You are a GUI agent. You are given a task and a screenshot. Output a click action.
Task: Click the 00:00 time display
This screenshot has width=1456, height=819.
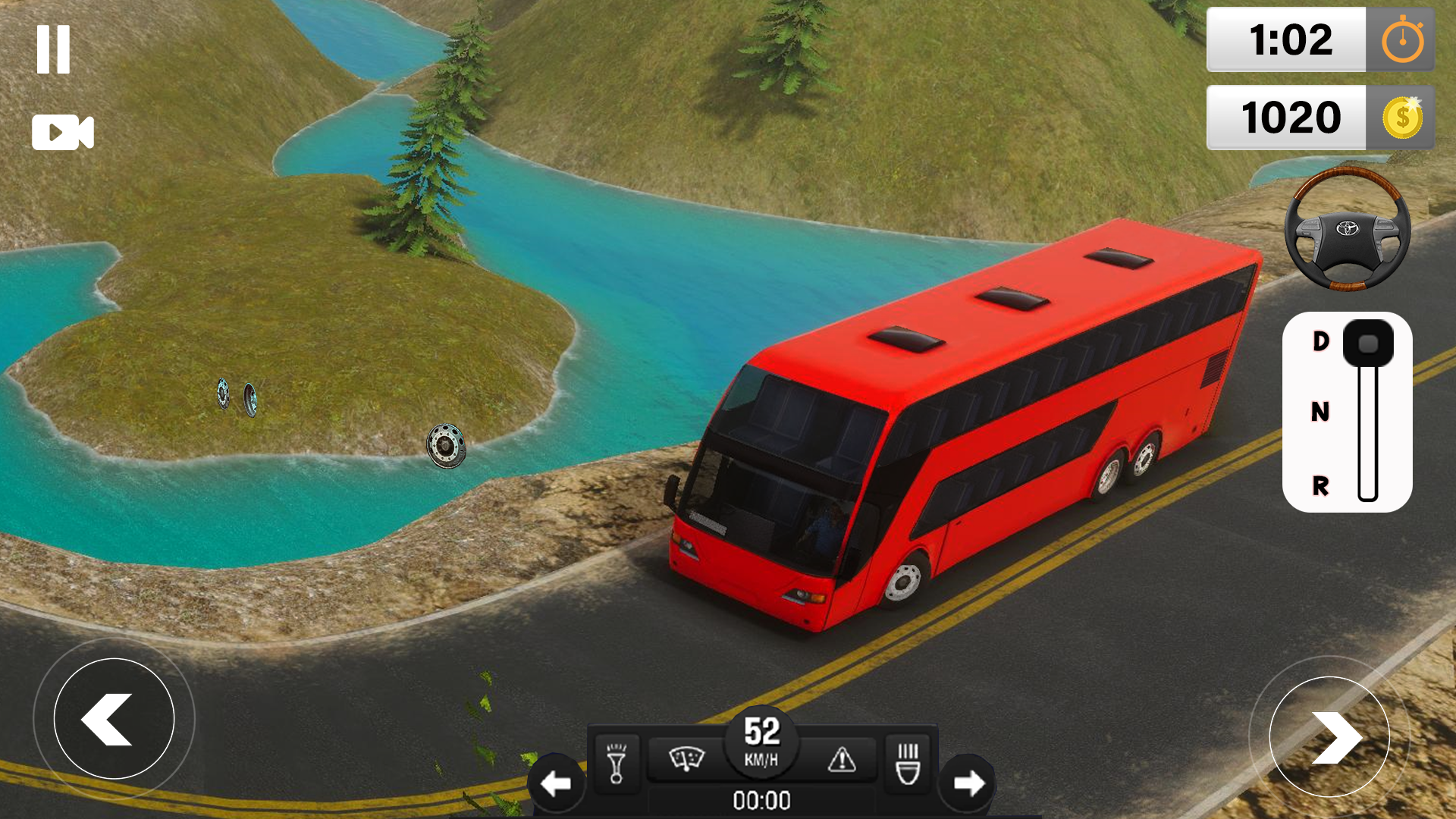tap(762, 800)
